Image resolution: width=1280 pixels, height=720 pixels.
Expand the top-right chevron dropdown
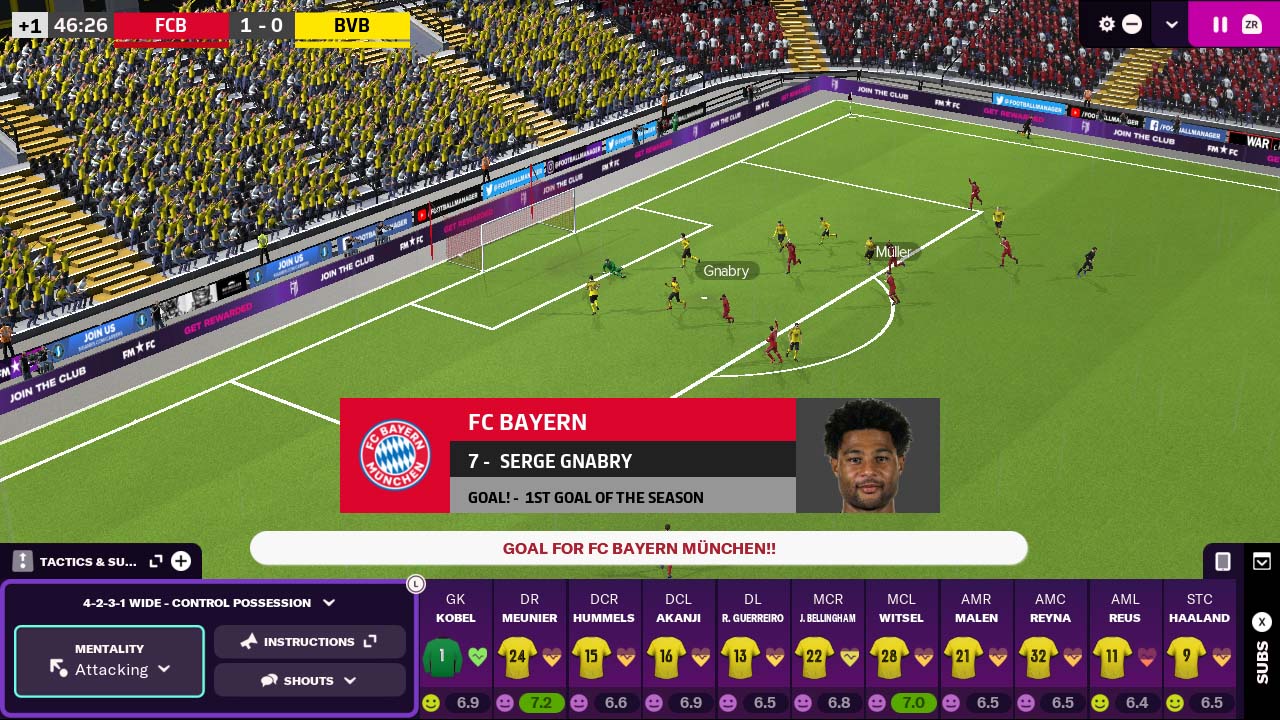coord(1171,24)
